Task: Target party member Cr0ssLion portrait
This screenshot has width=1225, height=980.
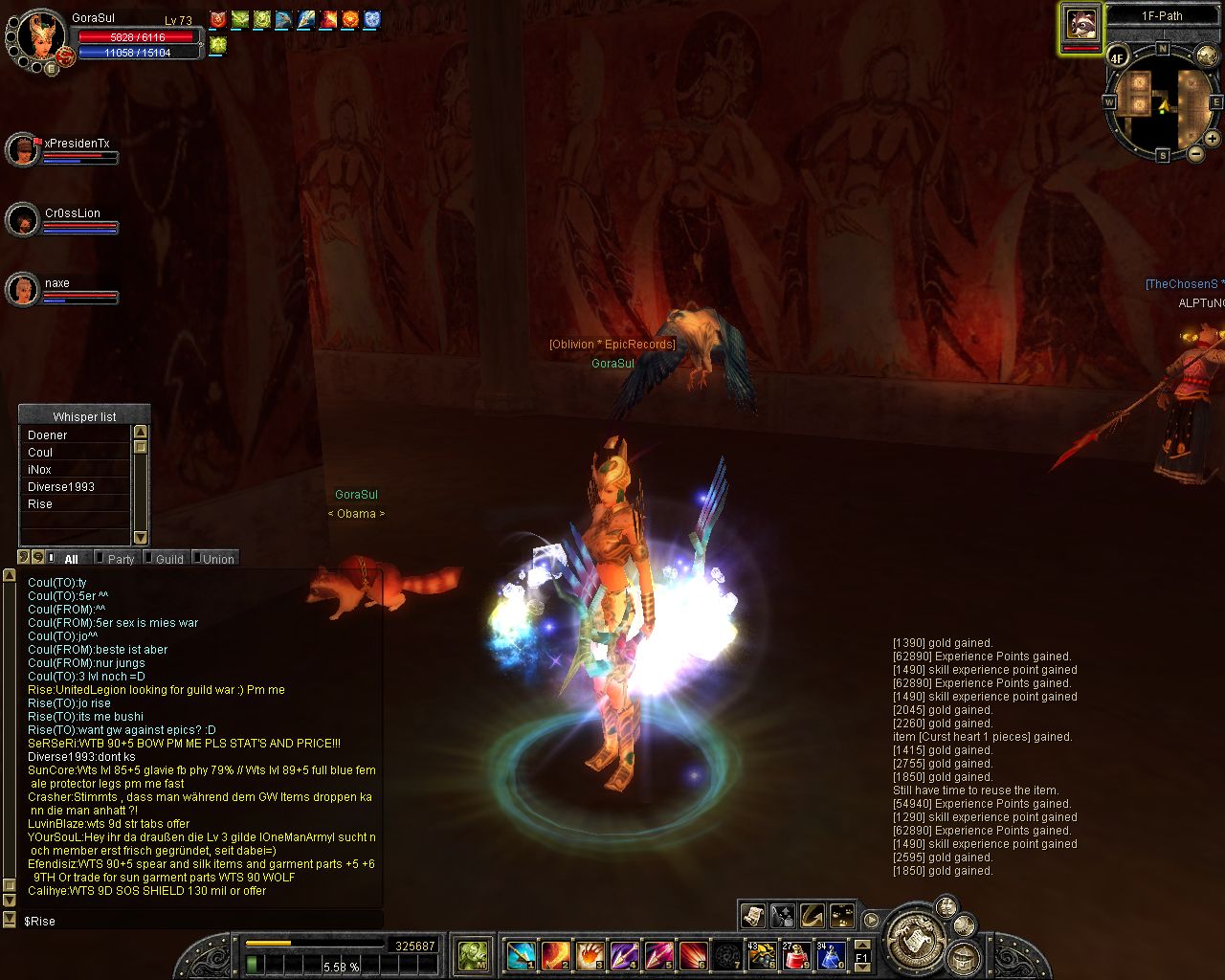Action: (22, 220)
